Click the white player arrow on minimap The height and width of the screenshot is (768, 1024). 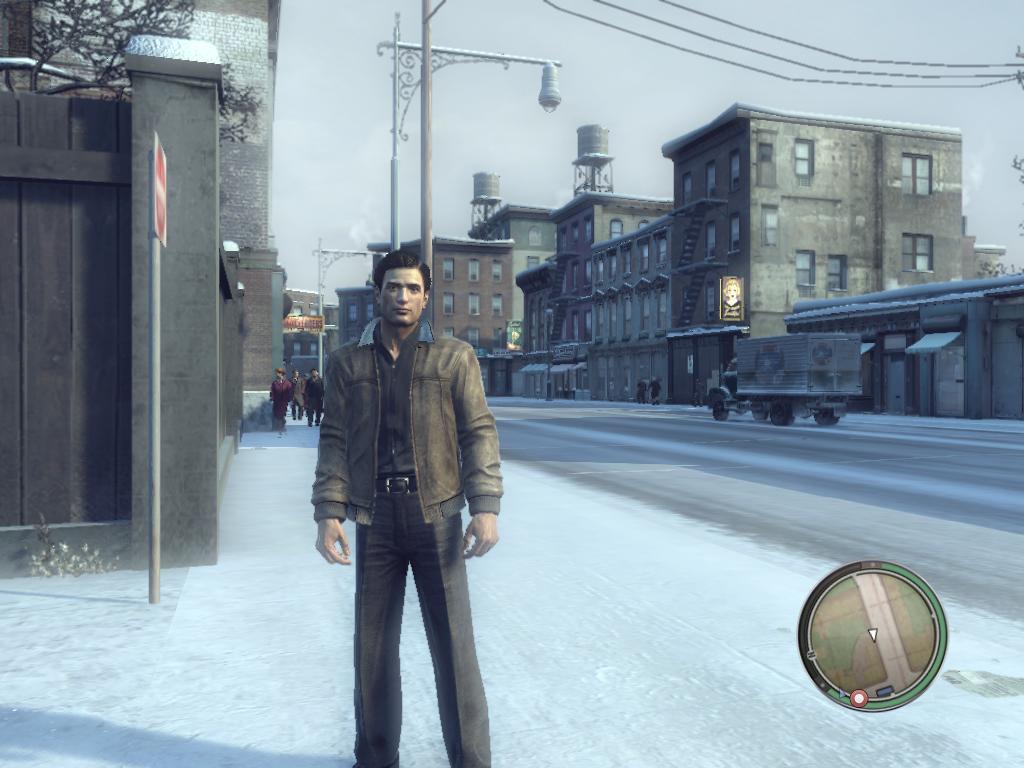click(872, 635)
